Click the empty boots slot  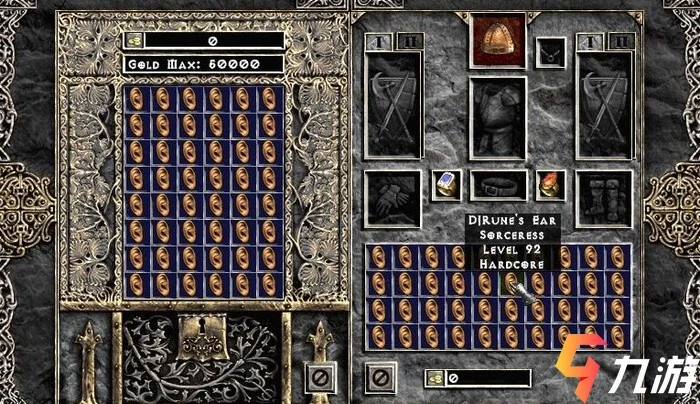click(604, 198)
